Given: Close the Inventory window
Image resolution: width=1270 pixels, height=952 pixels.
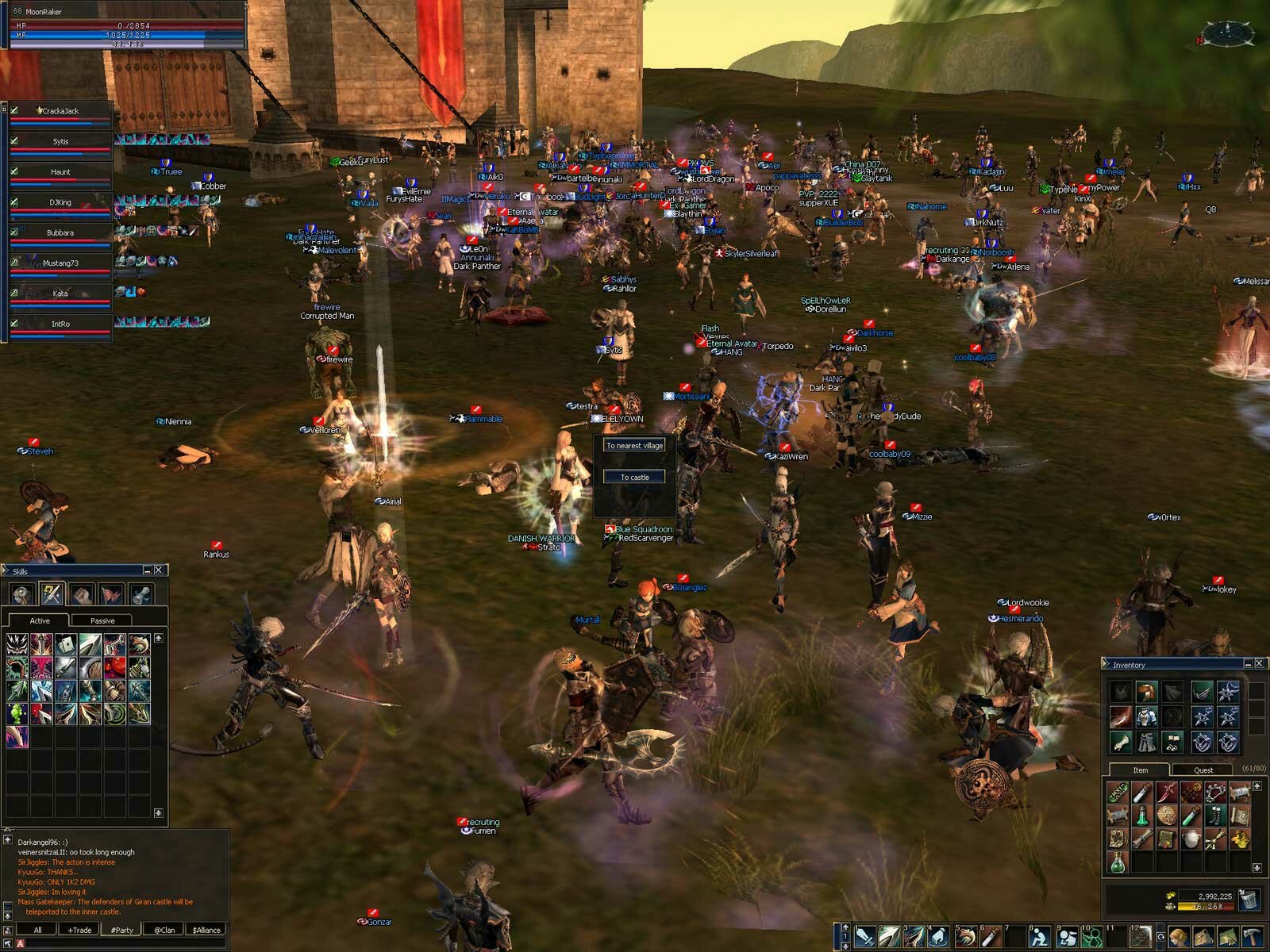Looking at the screenshot, I should click(x=1259, y=663).
